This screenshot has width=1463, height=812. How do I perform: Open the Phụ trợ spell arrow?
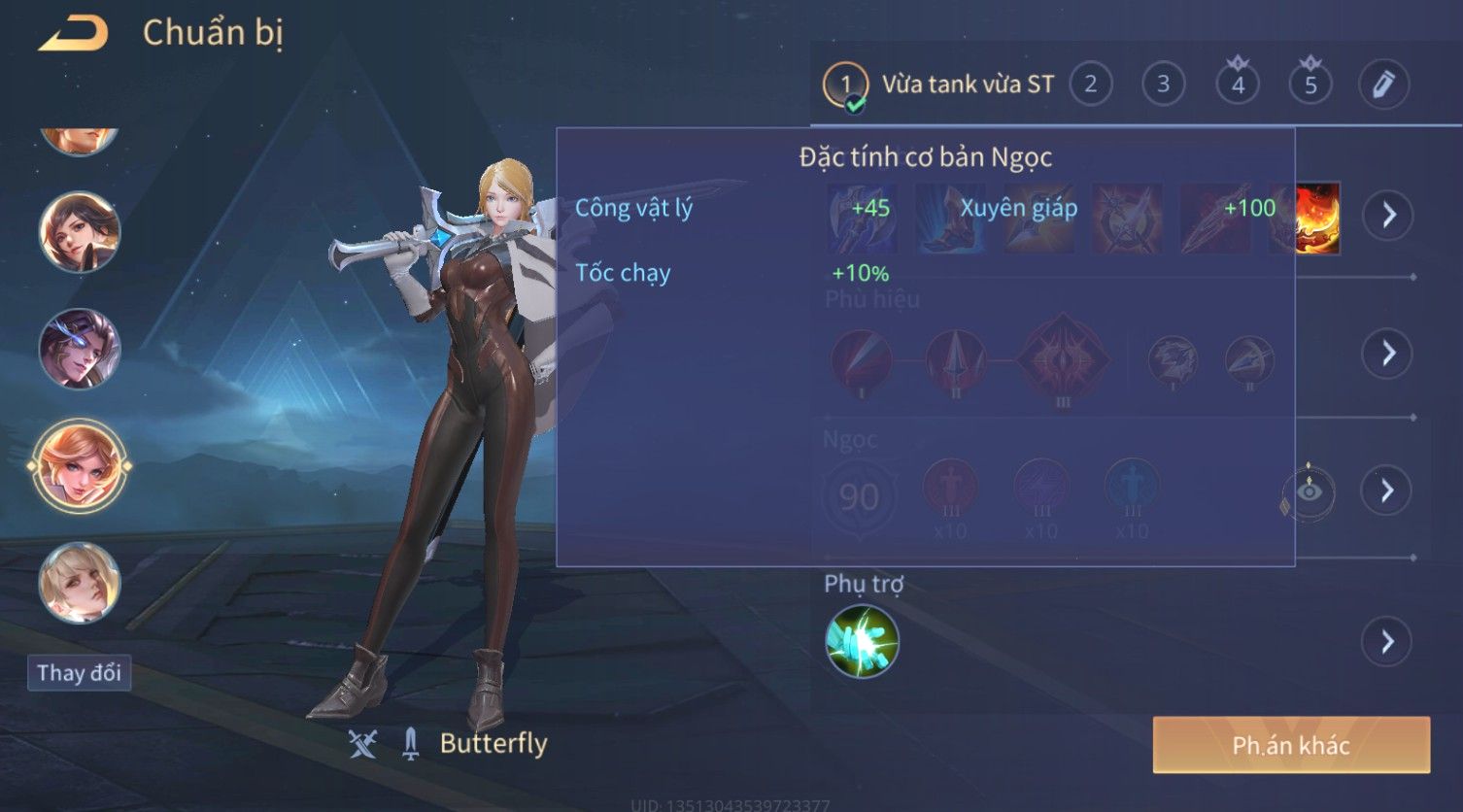tap(1386, 641)
